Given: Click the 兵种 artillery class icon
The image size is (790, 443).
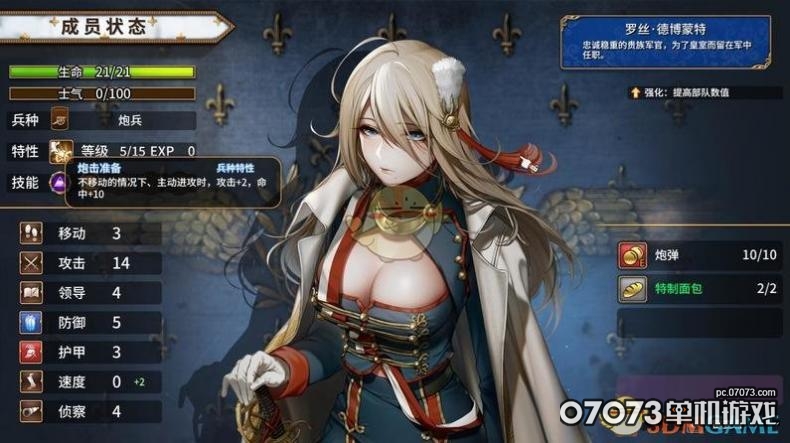Looking at the screenshot, I should [x=62, y=121].
